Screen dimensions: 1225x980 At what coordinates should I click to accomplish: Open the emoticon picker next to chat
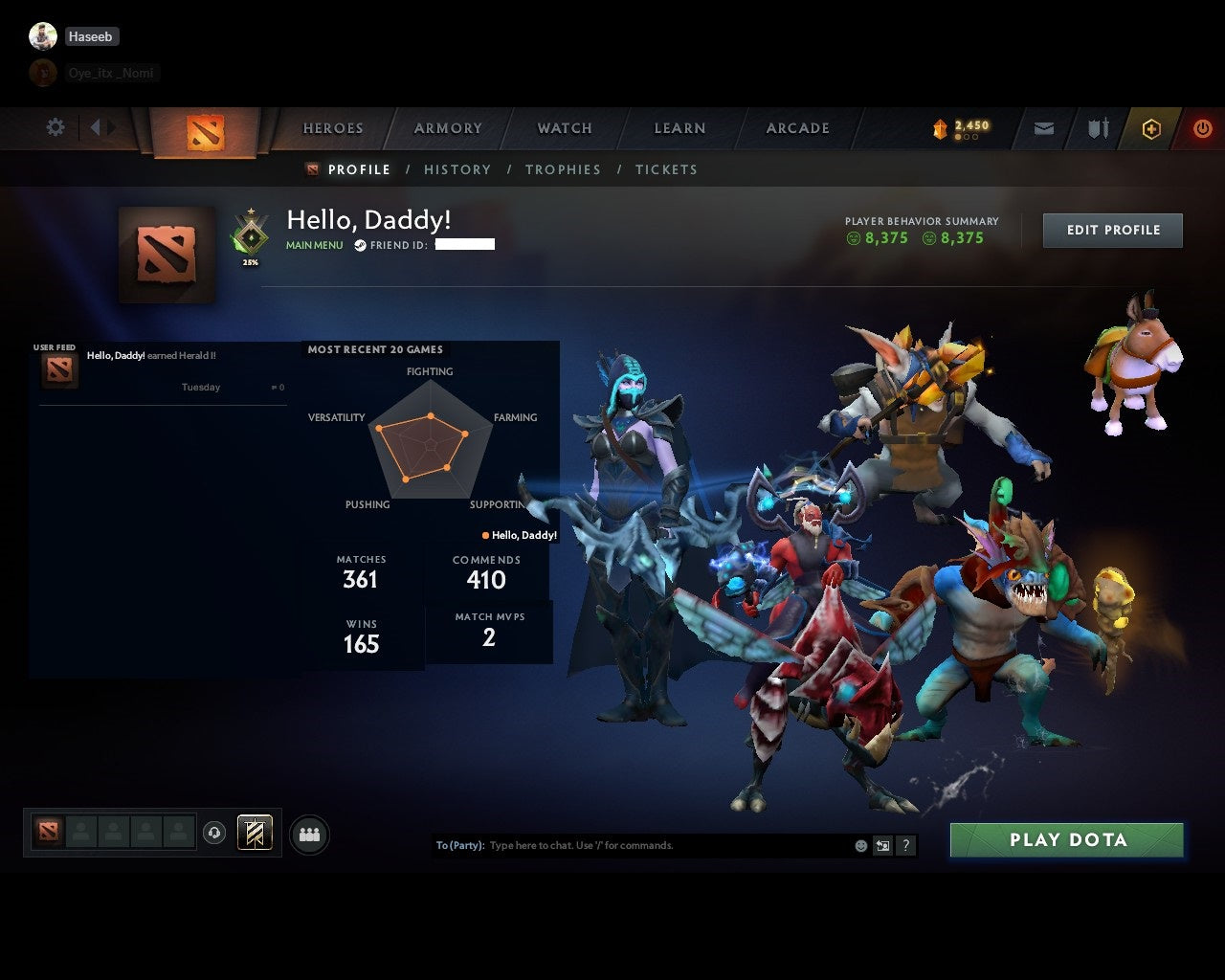pyautogui.click(x=860, y=846)
